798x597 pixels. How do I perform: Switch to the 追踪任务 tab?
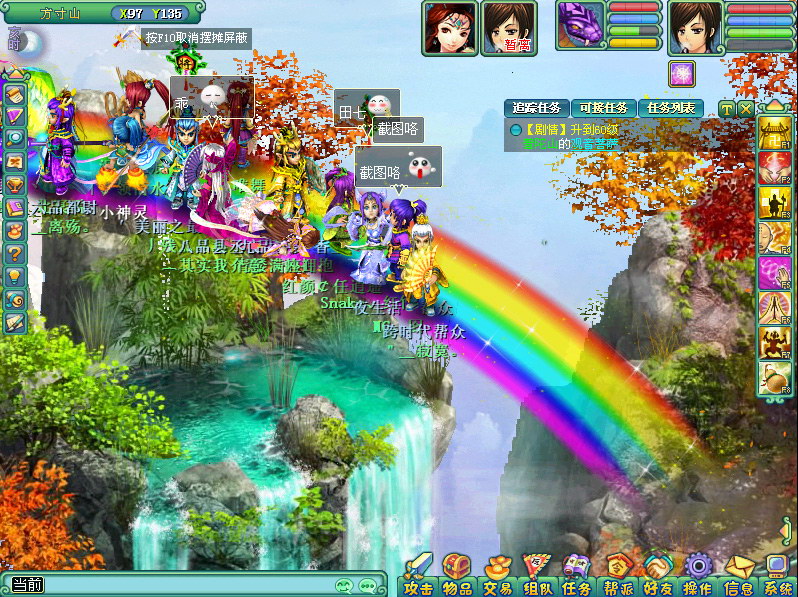pos(537,108)
